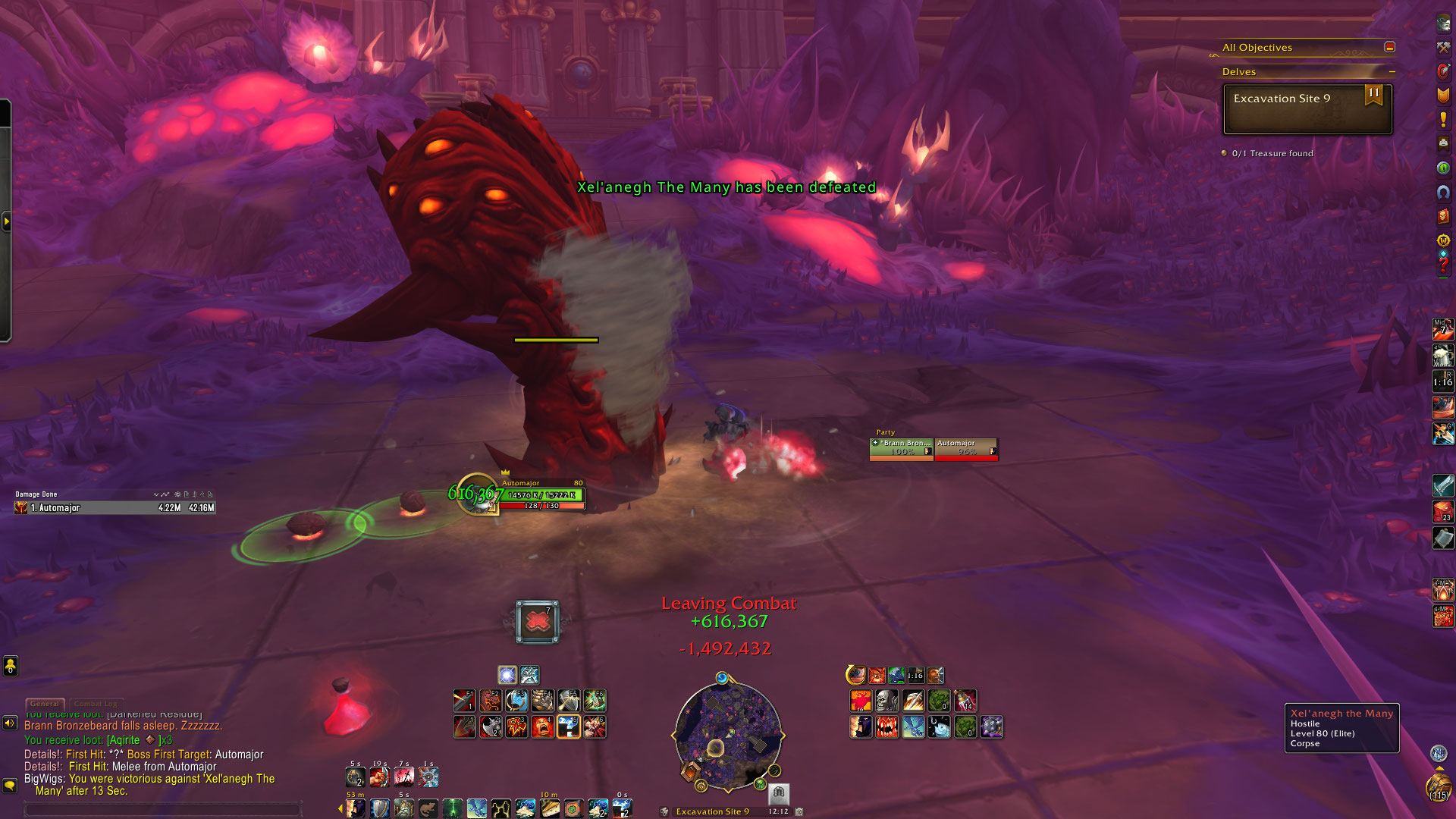Viewport: 1456px width, 819px height.
Task: Collapse the All Objectives tracker
Action: (x=1389, y=47)
